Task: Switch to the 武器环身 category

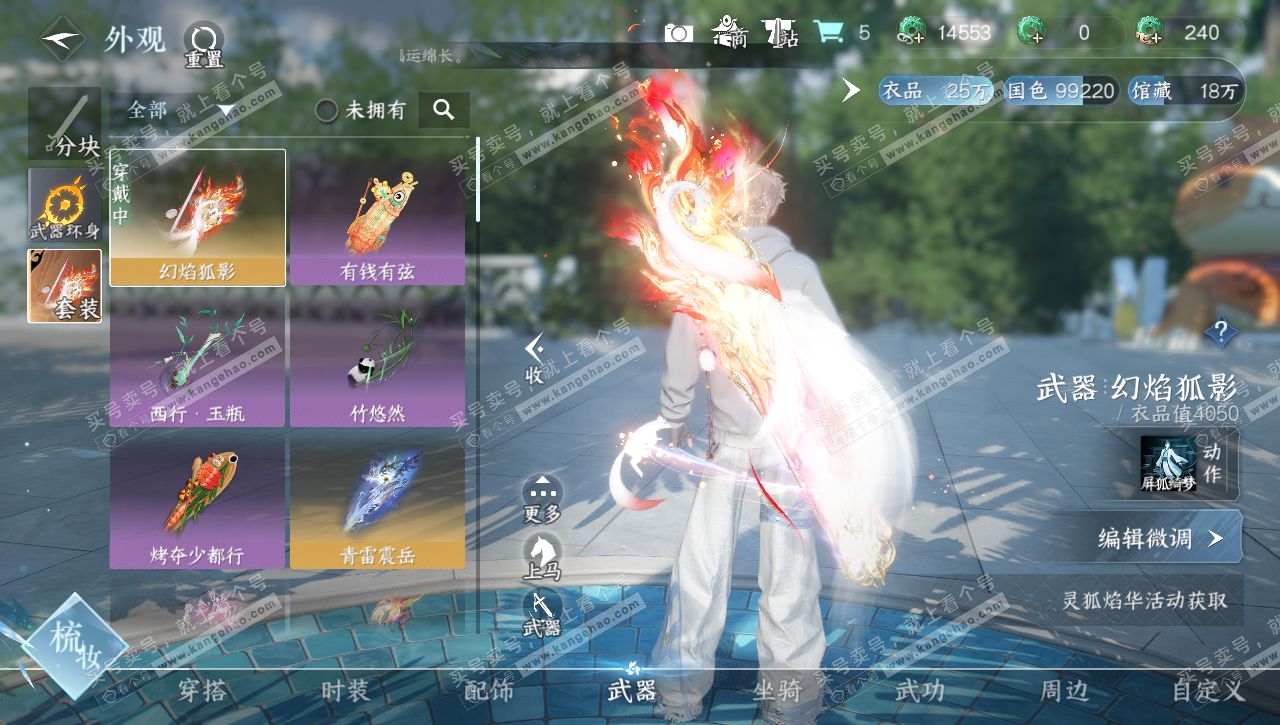Action: point(64,204)
